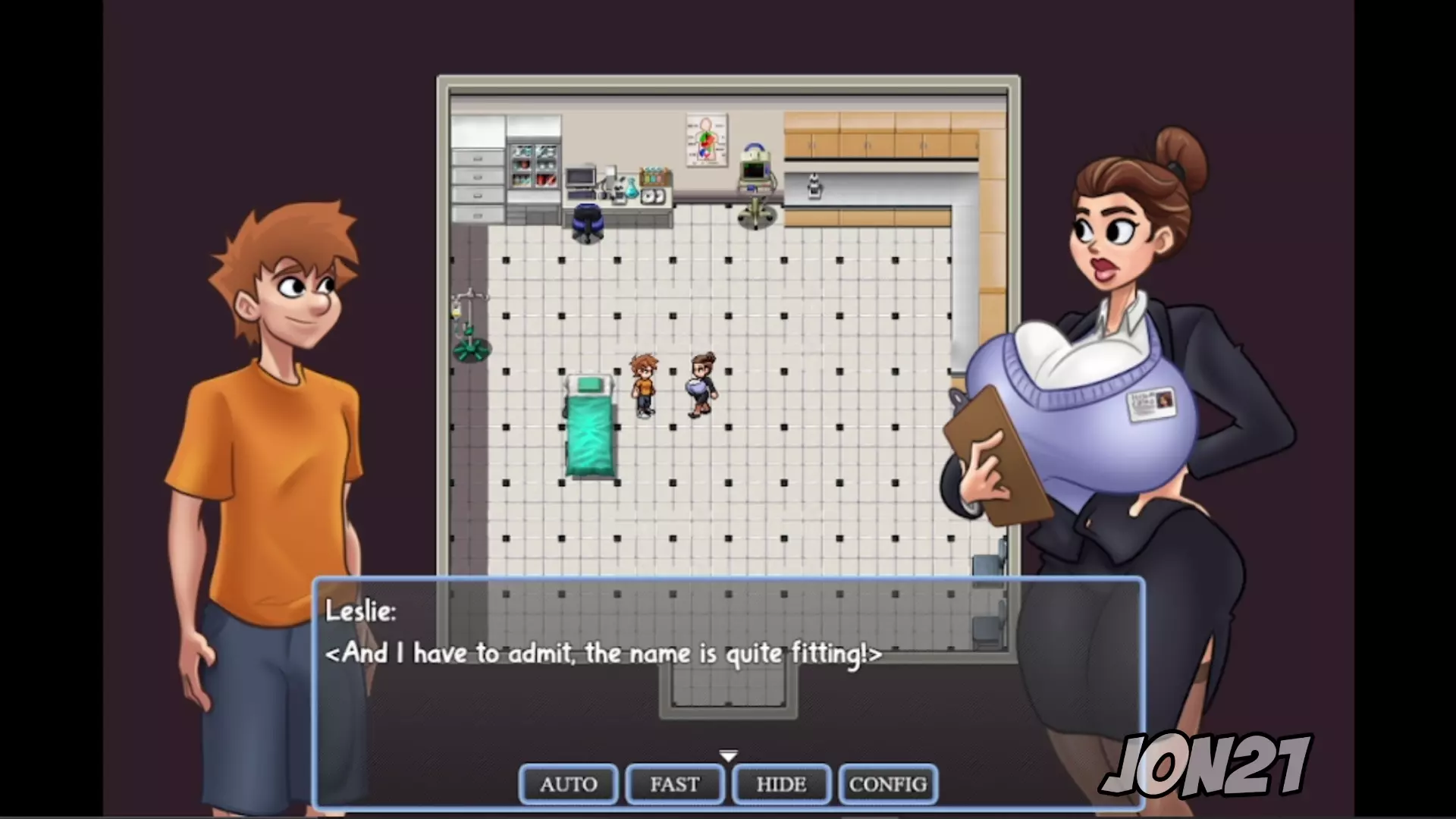The image size is (1456, 819).
Task: Open the CONFIG menu
Action: 888,784
